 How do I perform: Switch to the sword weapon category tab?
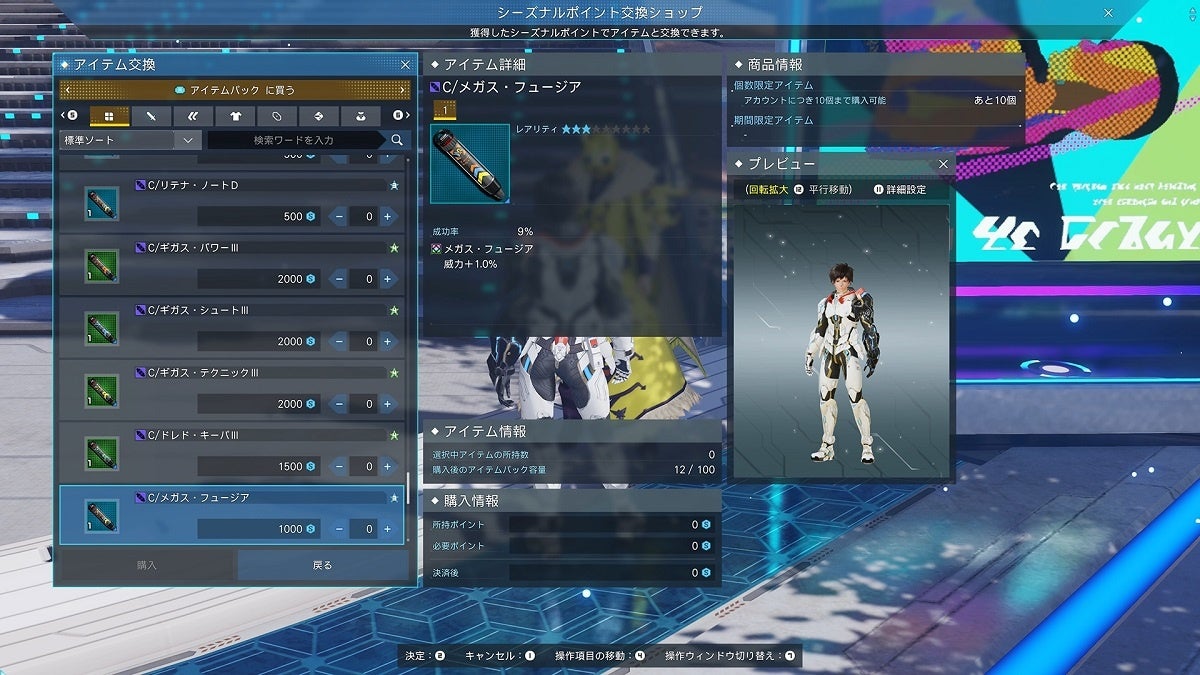(x=152, y=116)
